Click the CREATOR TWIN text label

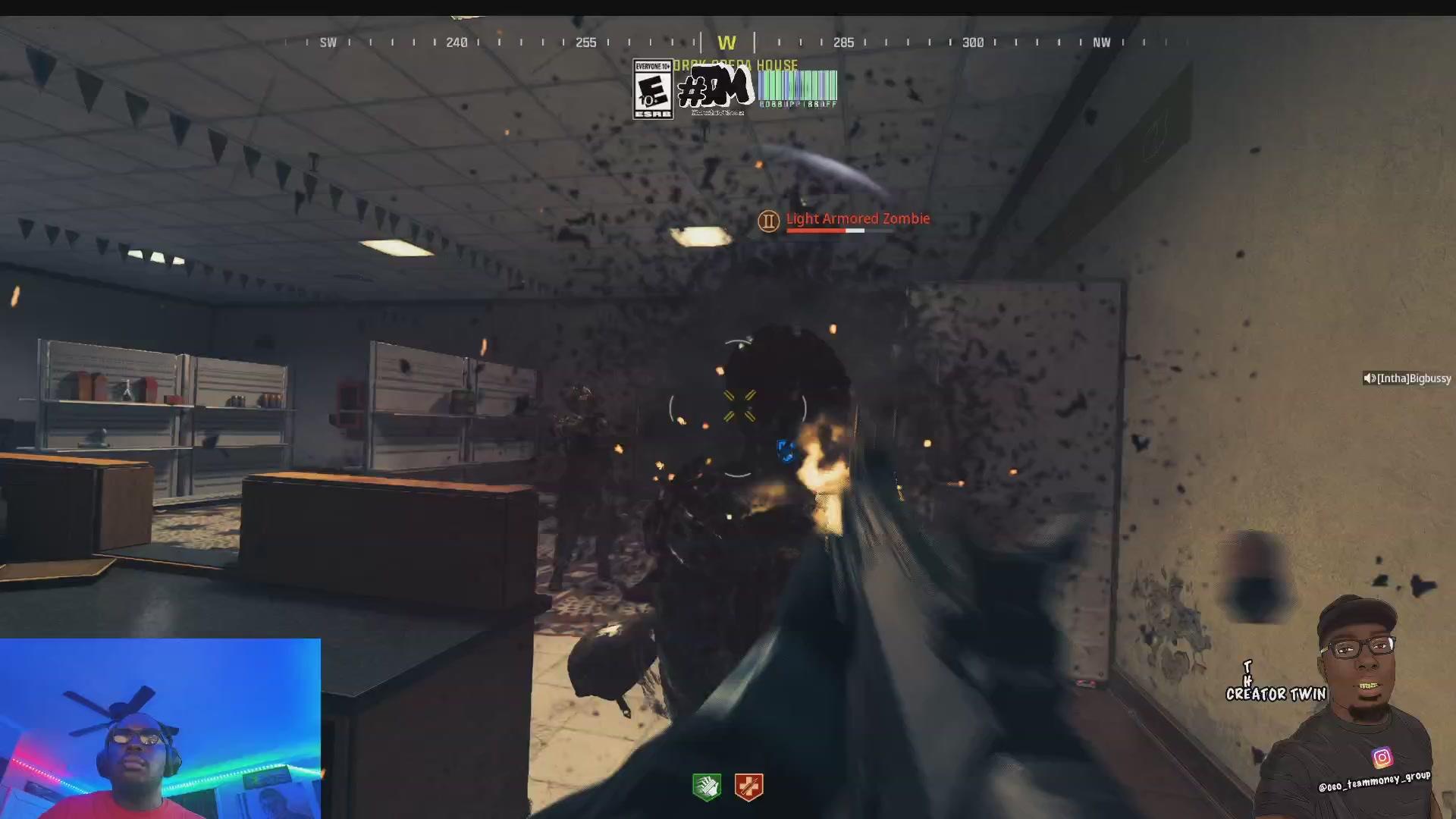click(x=1277, y=694)
